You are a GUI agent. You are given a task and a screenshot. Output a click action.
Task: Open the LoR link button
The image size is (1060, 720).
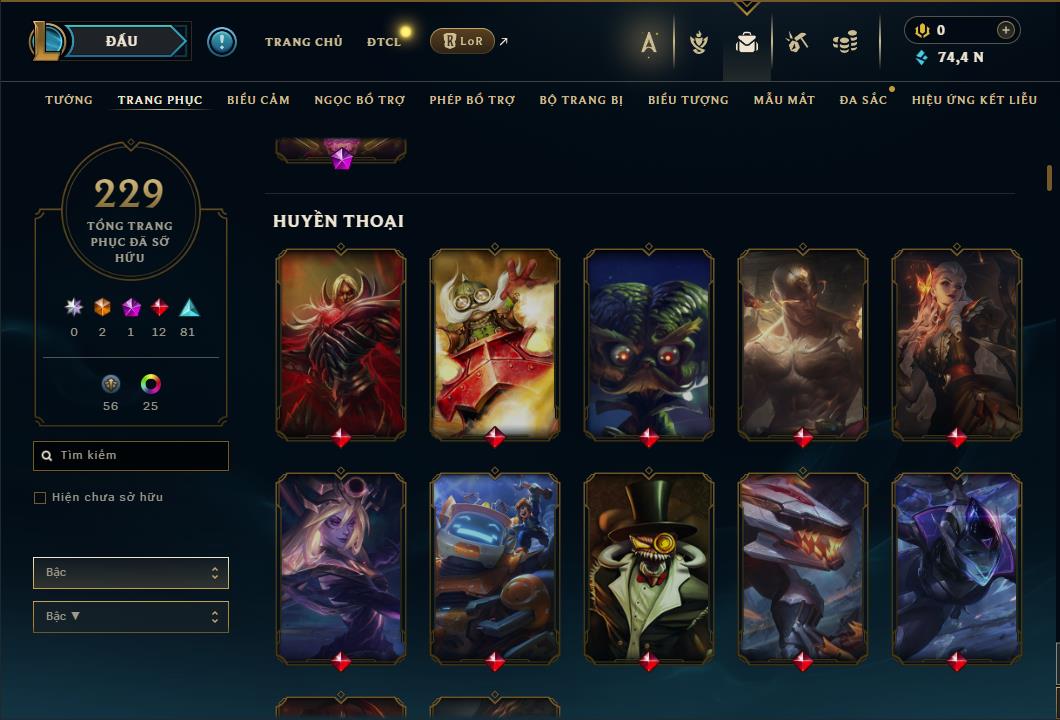[463, 41]
